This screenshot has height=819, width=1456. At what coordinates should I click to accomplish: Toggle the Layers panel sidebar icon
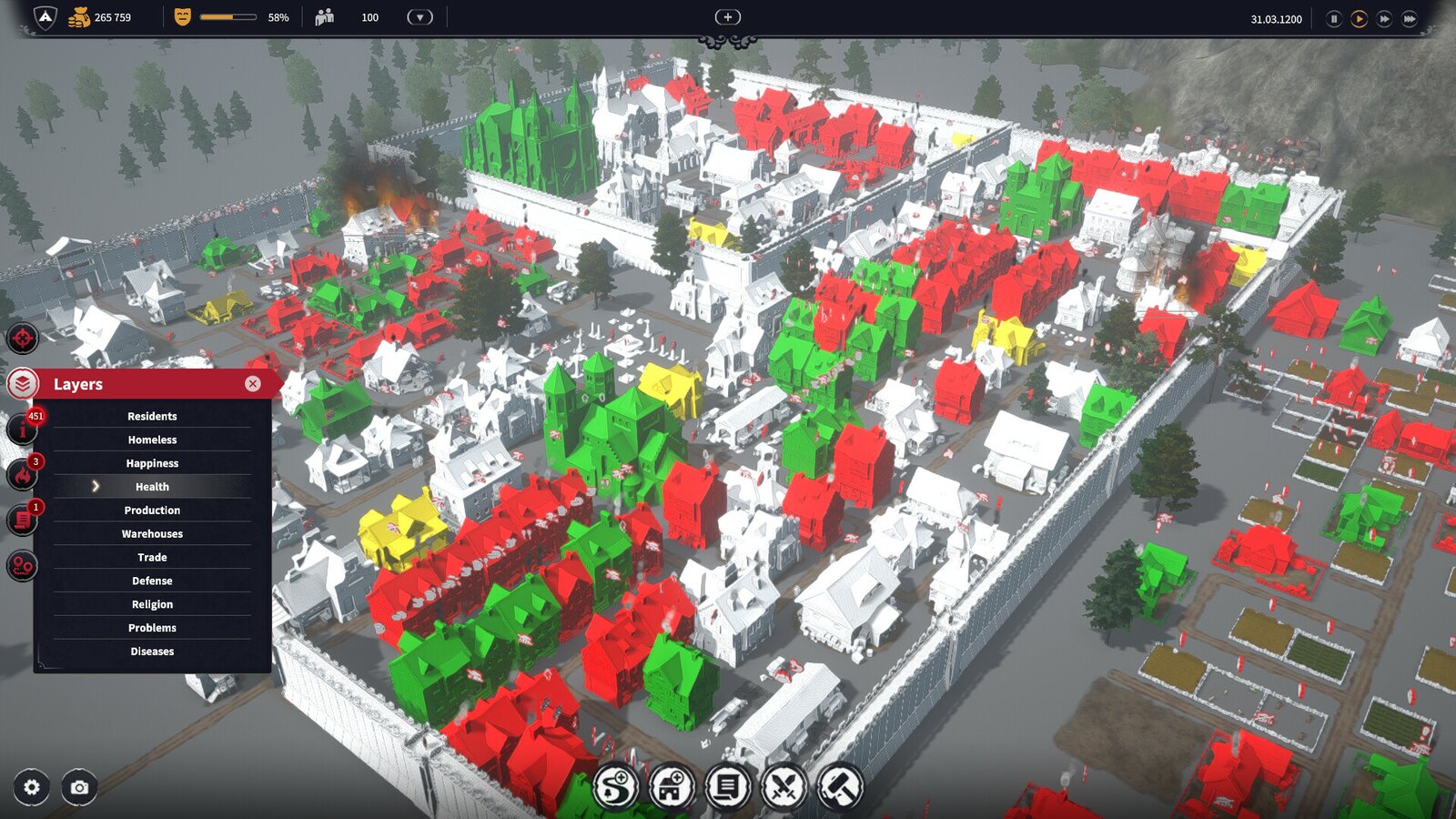pyautogui.click(x=22, y=383)
